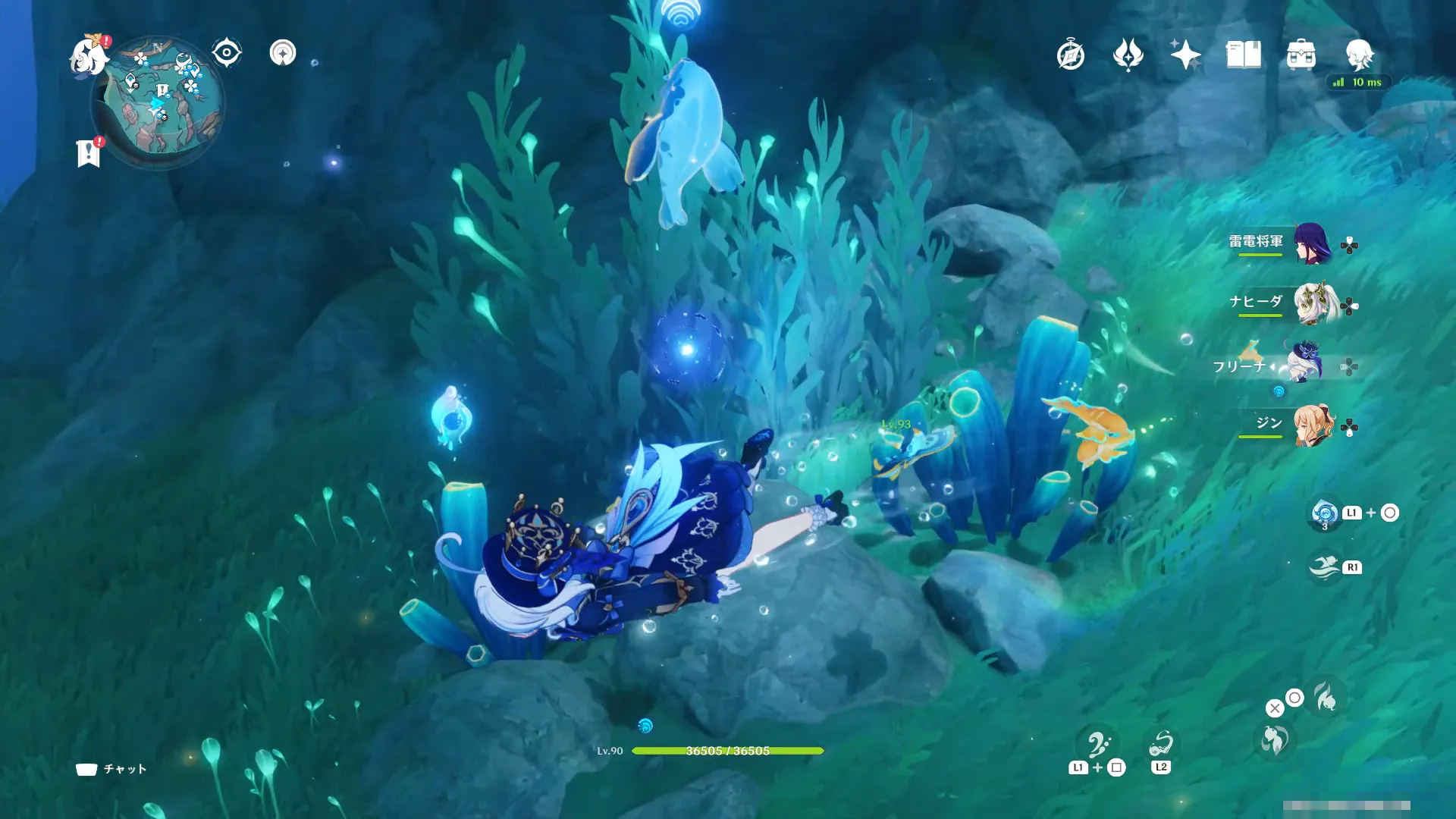Open the Paimon menu icon
This screenshot has height=819, width=1456.
(89, 57)
